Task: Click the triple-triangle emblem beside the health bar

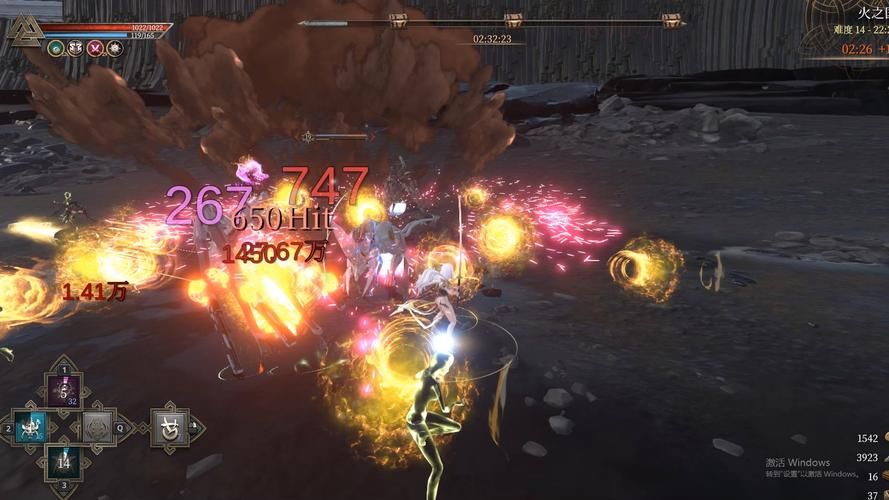Action: coord(22,32)
